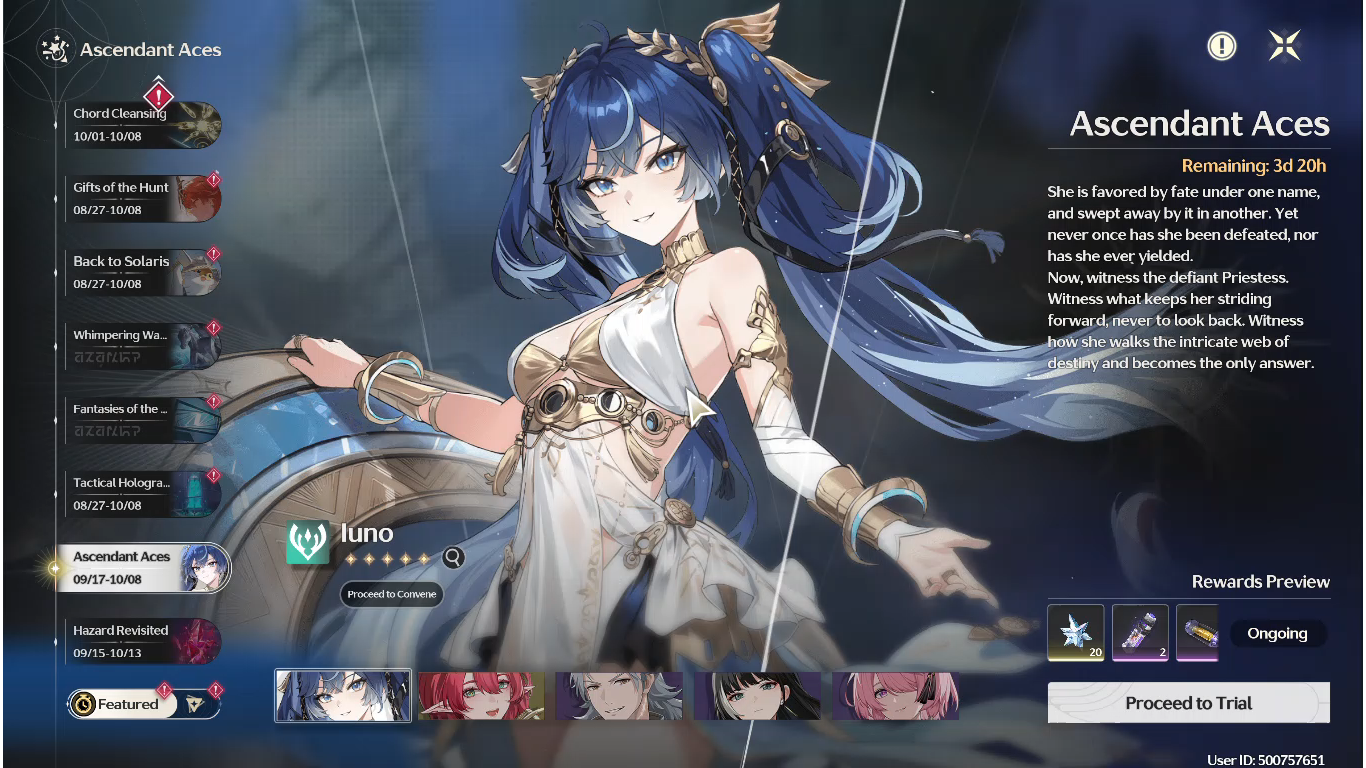The height and width of the screenshot is (768, 1366).
Task: Start the trial with Proceed to Trial
Action: tap(1188, 703)
